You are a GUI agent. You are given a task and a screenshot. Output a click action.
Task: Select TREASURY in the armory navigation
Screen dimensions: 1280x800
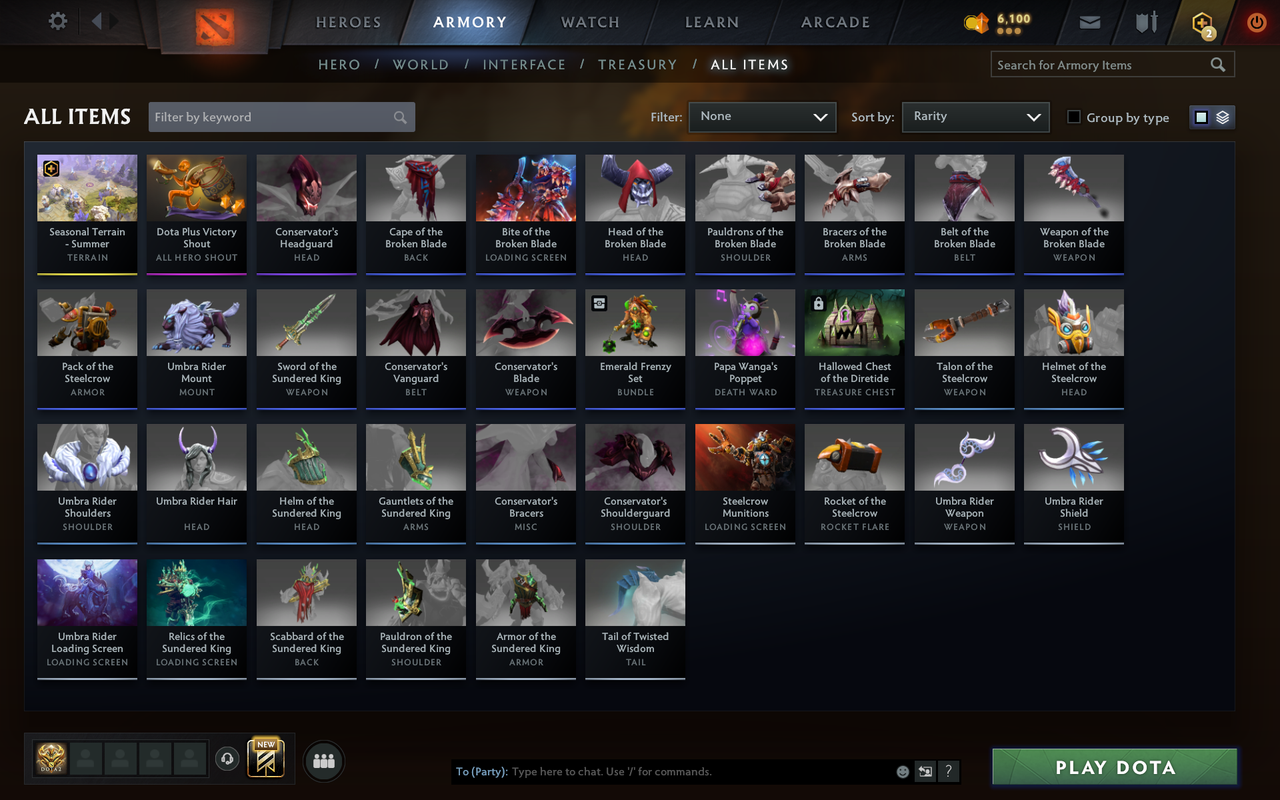pyautogui.click(x=637, y=64)
